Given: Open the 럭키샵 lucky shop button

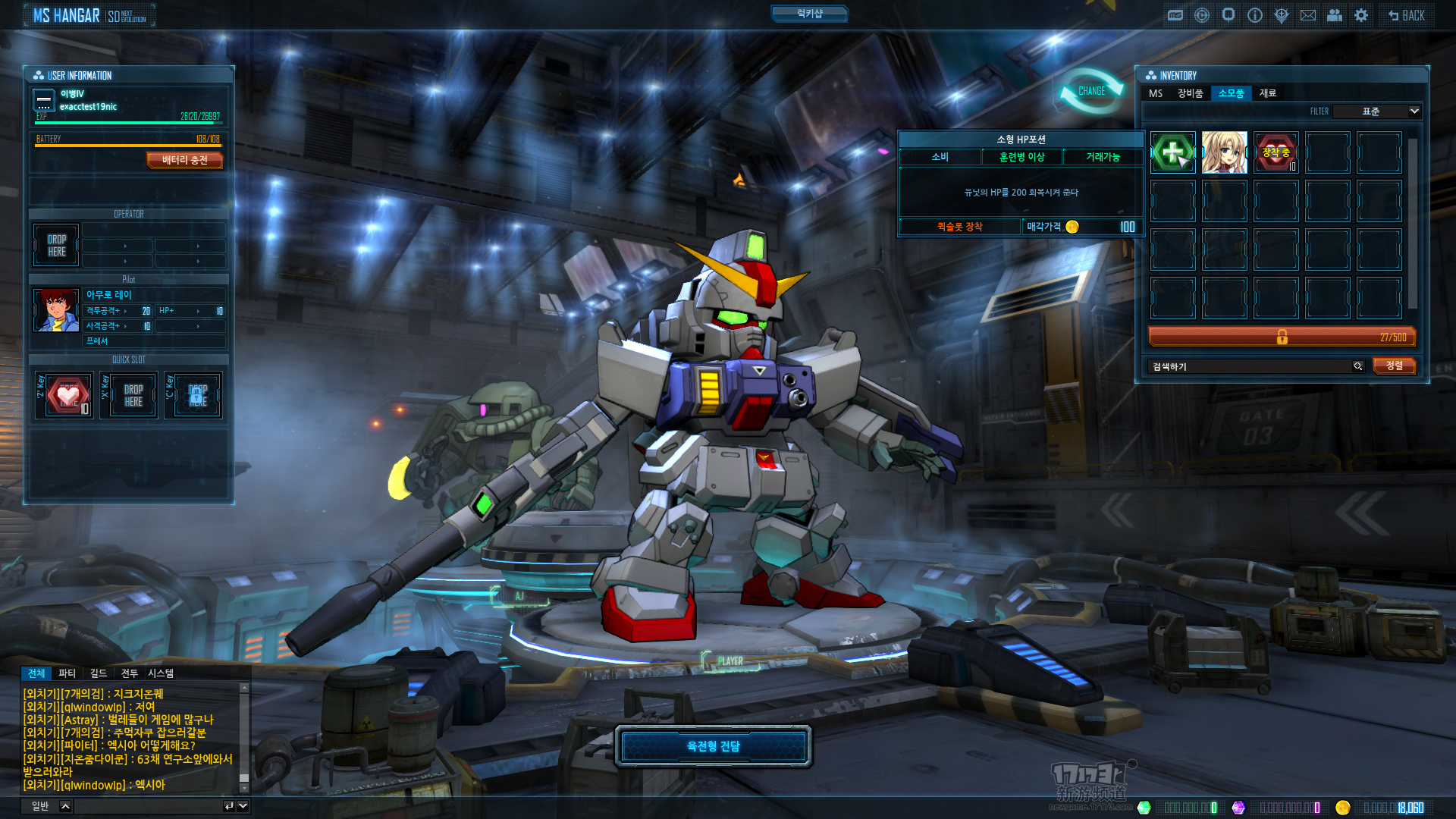Looking at the screenshot, I should click(x=809, y=14).
